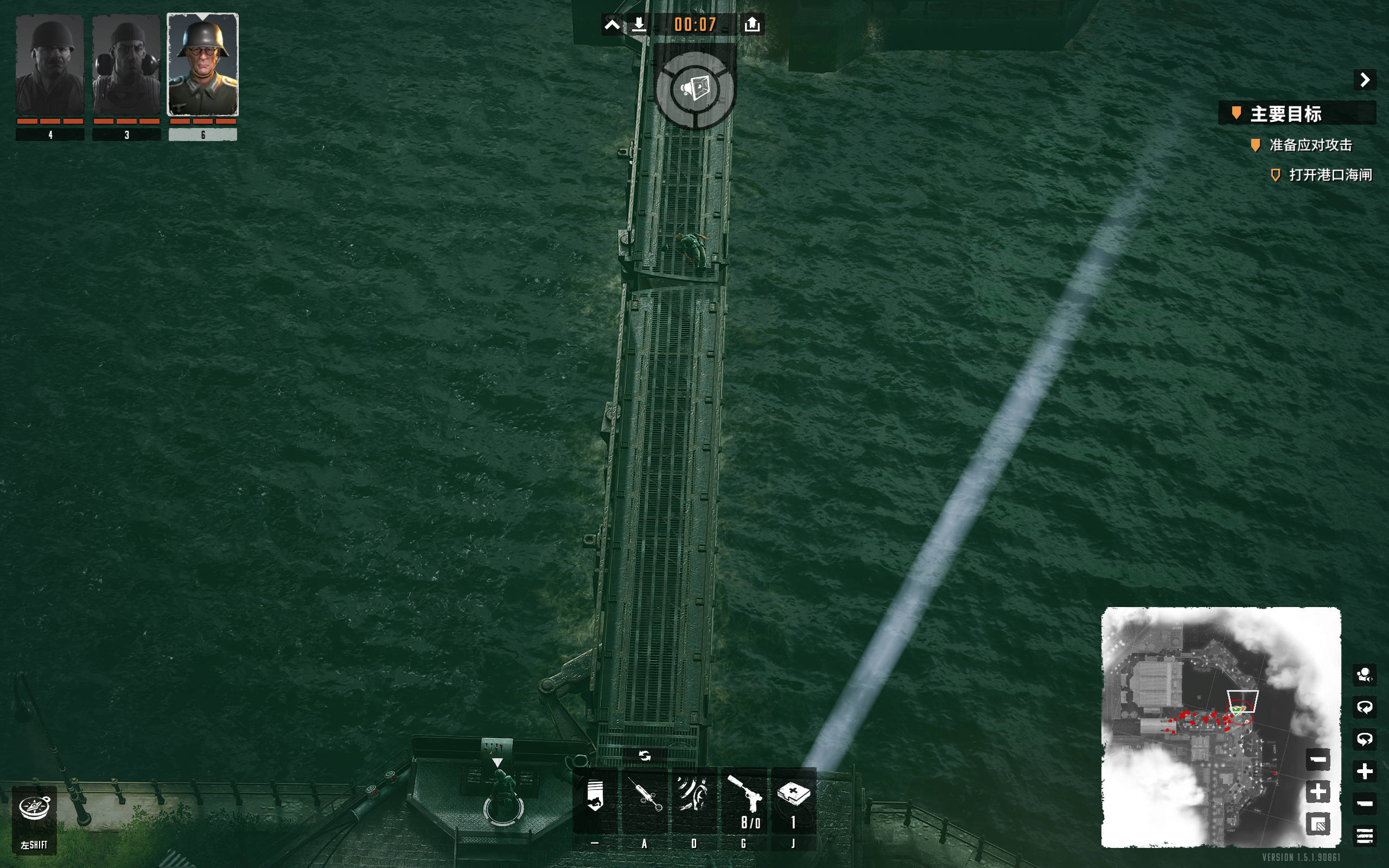Viewport: 1389px width, 868px height.
Task: Select the officer portrait wearing glasses
Action: tap(202, 65)
